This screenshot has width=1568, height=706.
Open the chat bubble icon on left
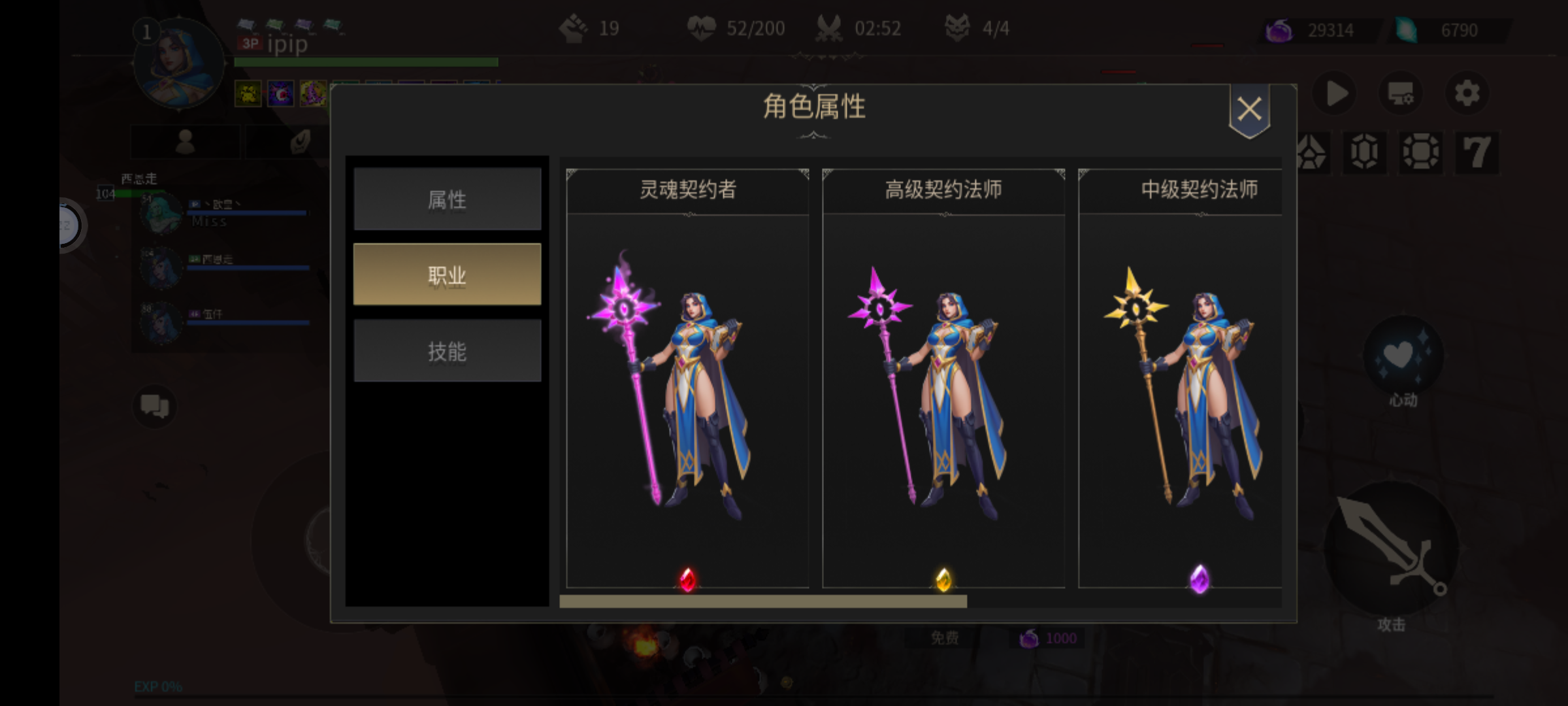pyautogui.click(x=154, y=407)
